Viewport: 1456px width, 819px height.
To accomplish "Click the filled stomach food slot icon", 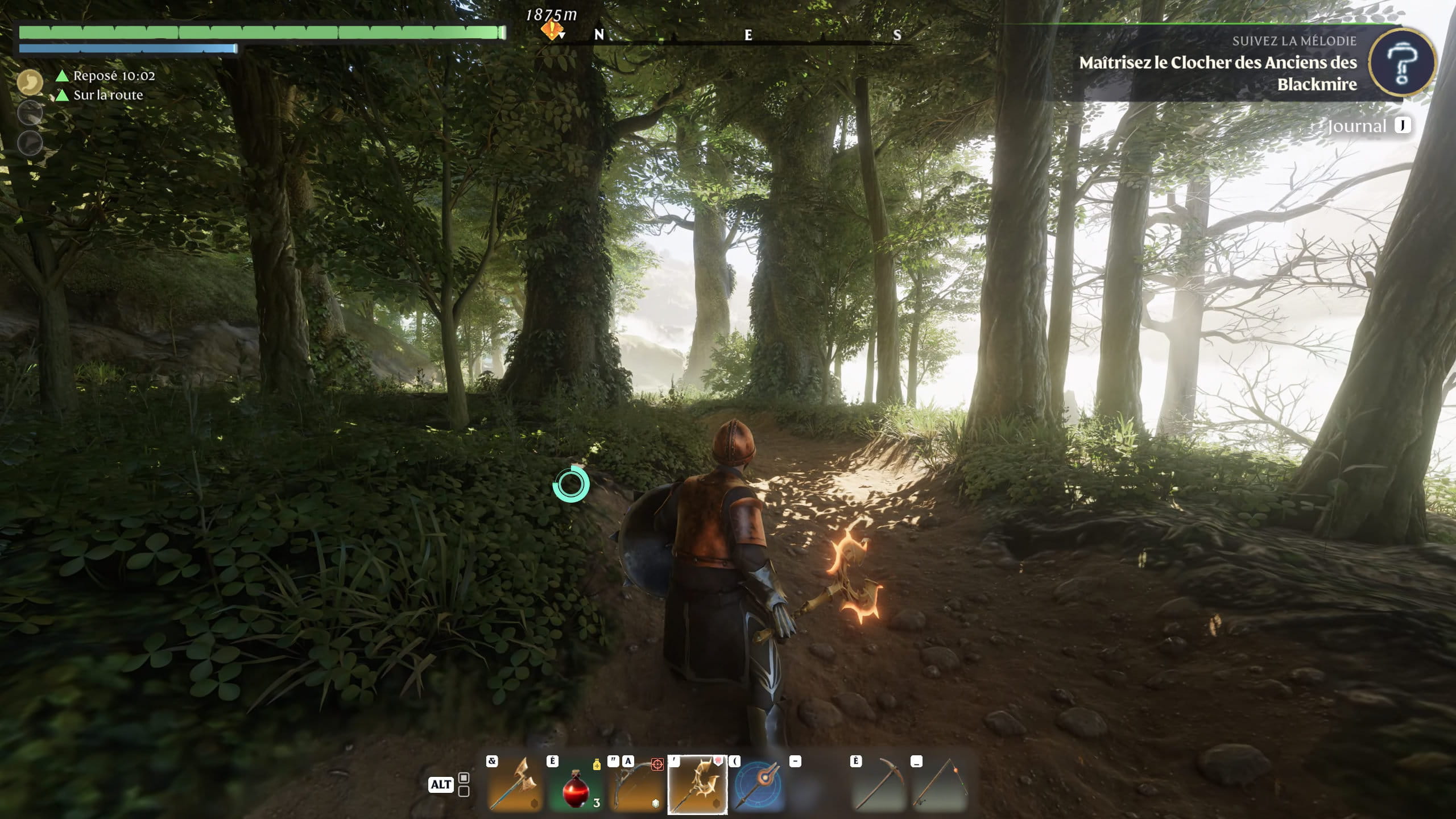I will tap(30, 82).
